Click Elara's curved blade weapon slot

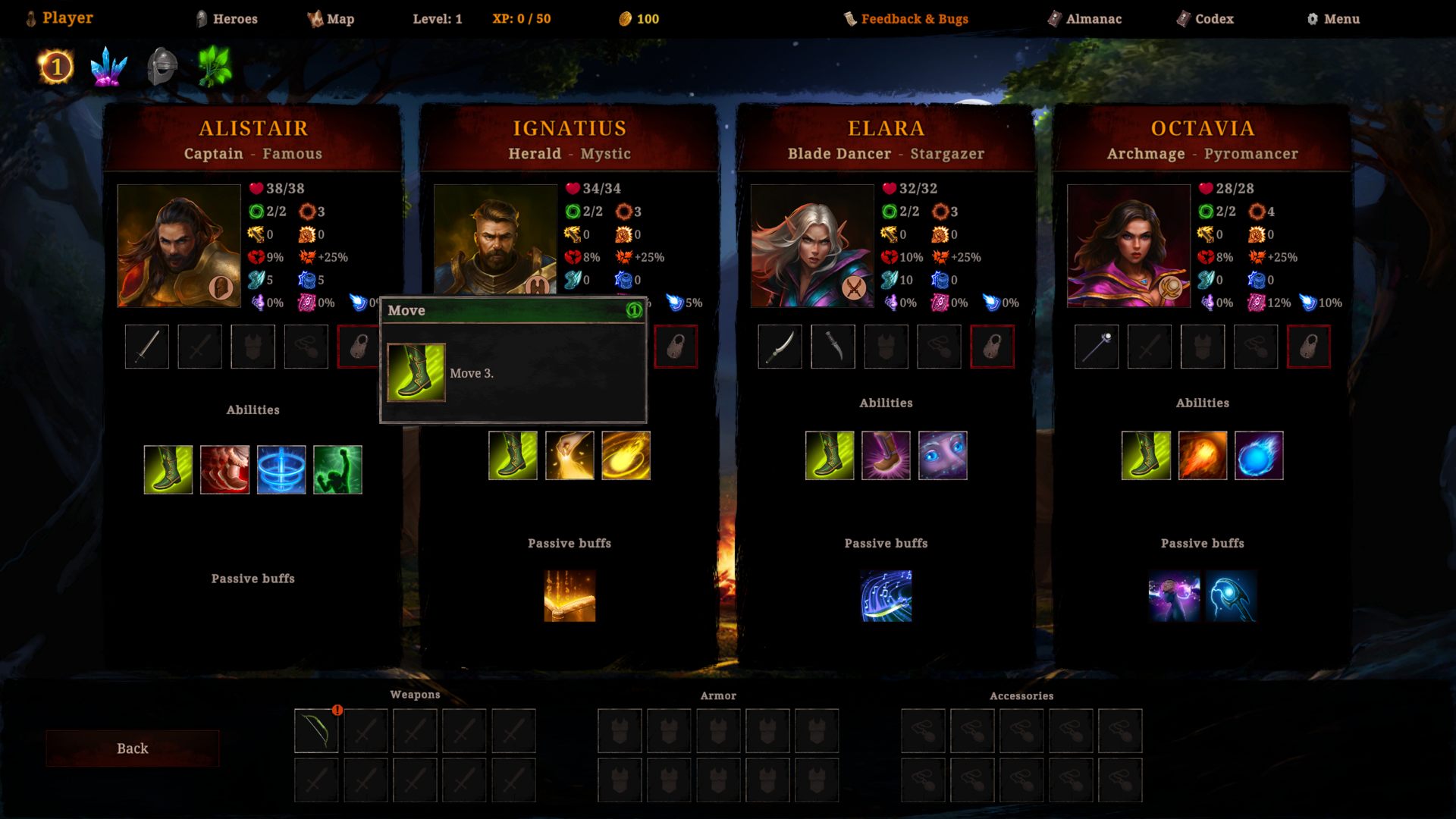click(780, 347)
